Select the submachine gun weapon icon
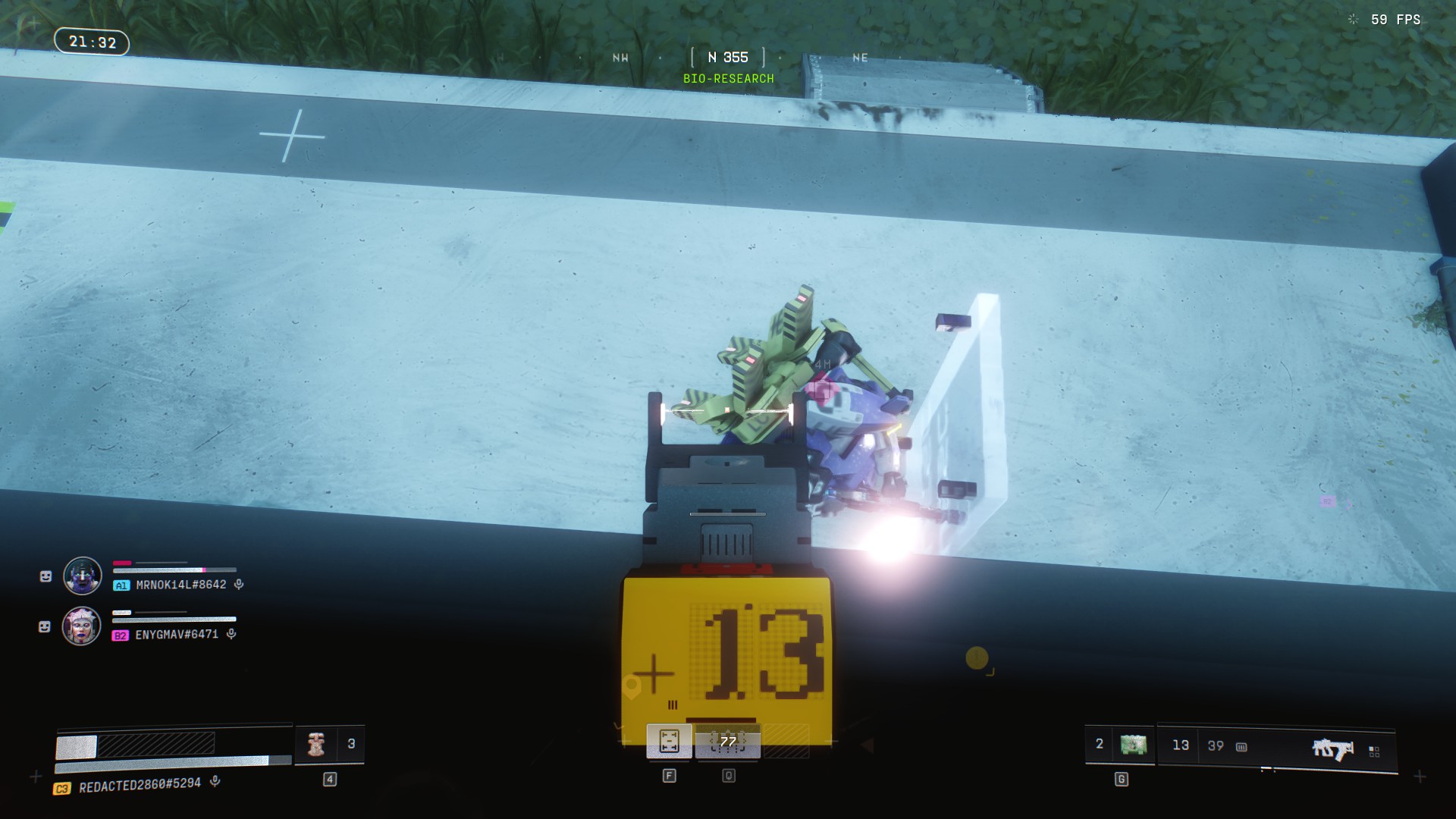This screenshot has width=1456, height=819. [1332, 748]
